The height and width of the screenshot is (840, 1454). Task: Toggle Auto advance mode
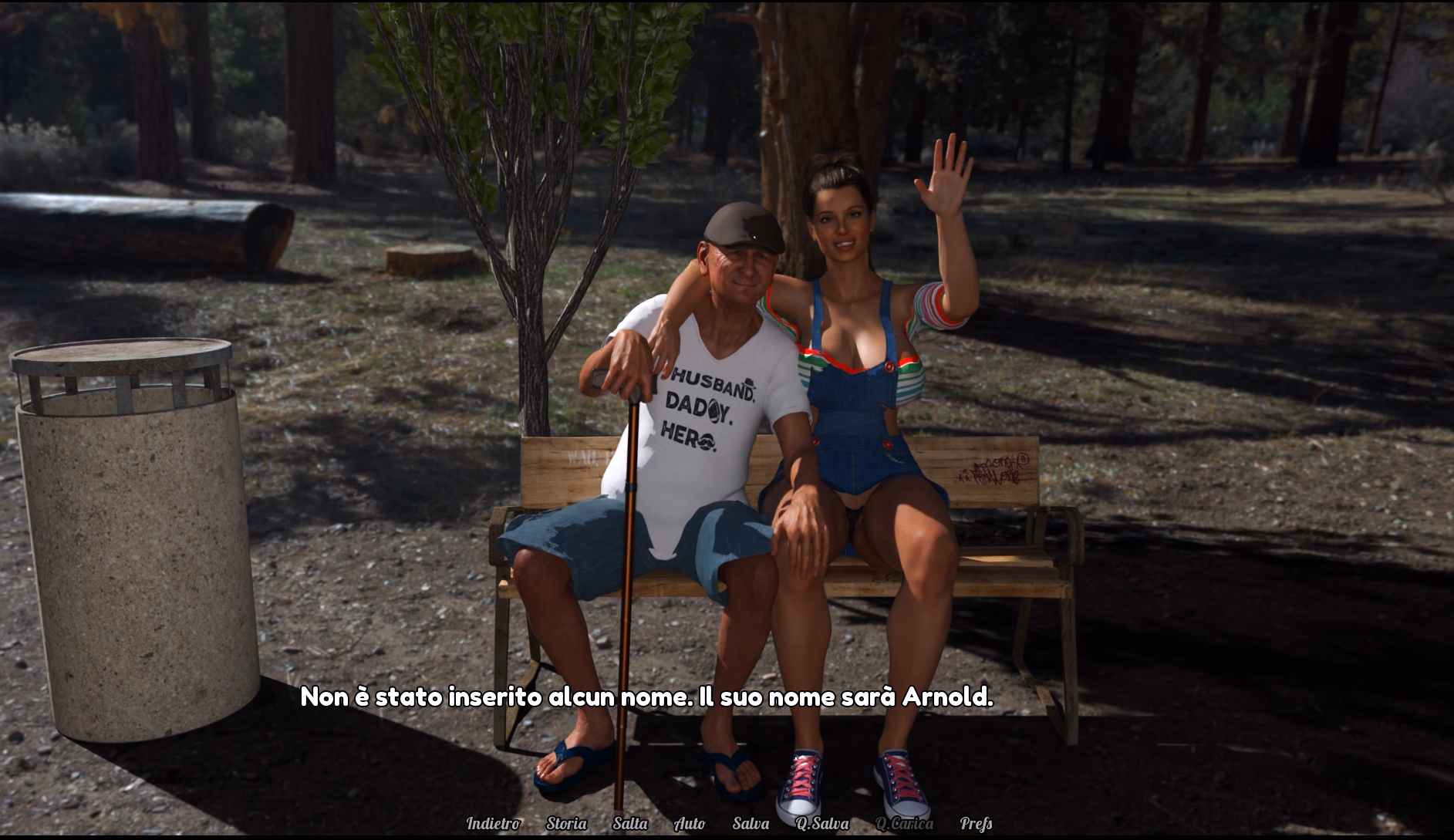pyautogui.click(x=690, y=824)
